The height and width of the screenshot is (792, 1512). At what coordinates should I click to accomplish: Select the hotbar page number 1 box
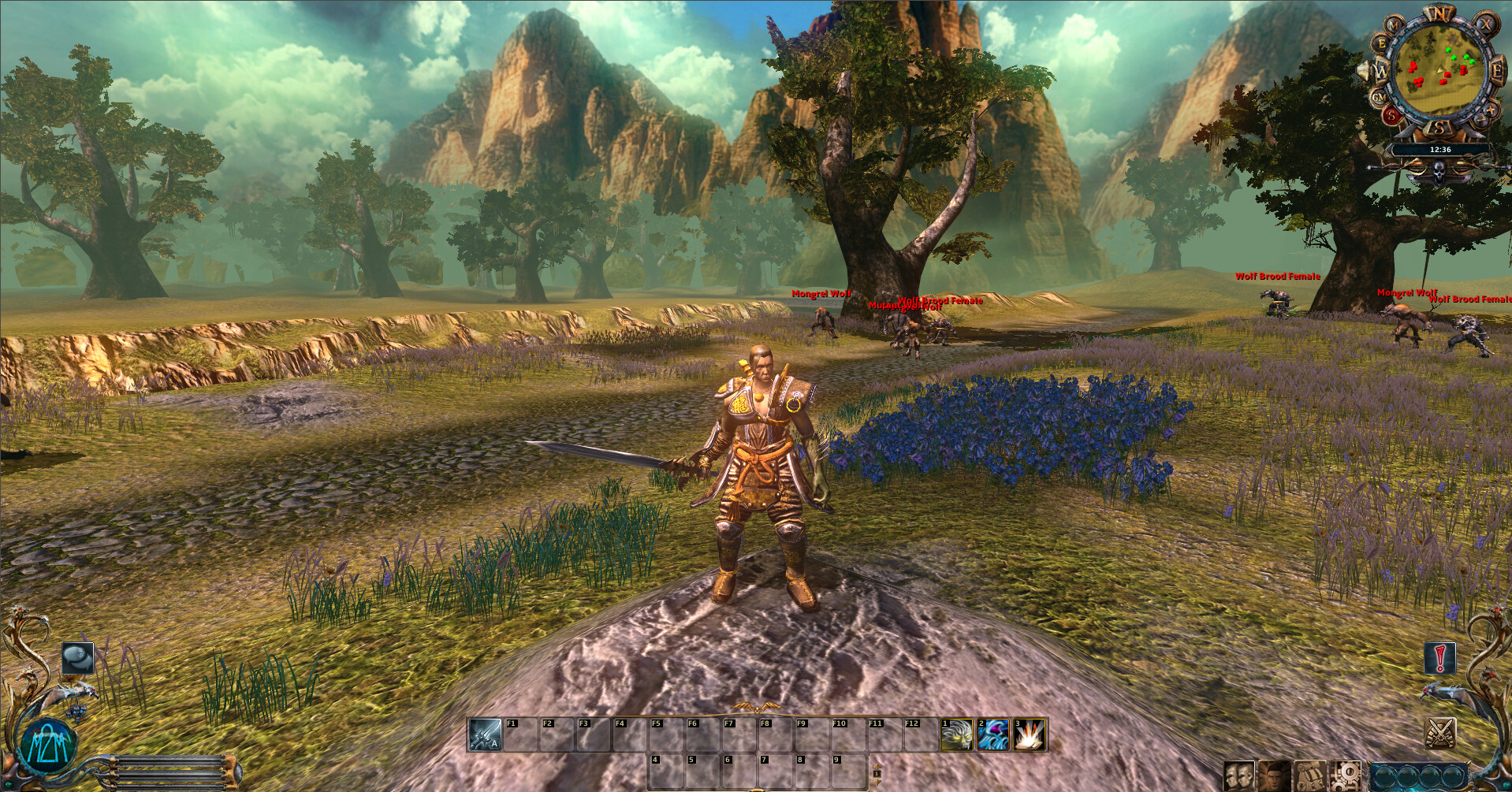(x=877, y=774)
